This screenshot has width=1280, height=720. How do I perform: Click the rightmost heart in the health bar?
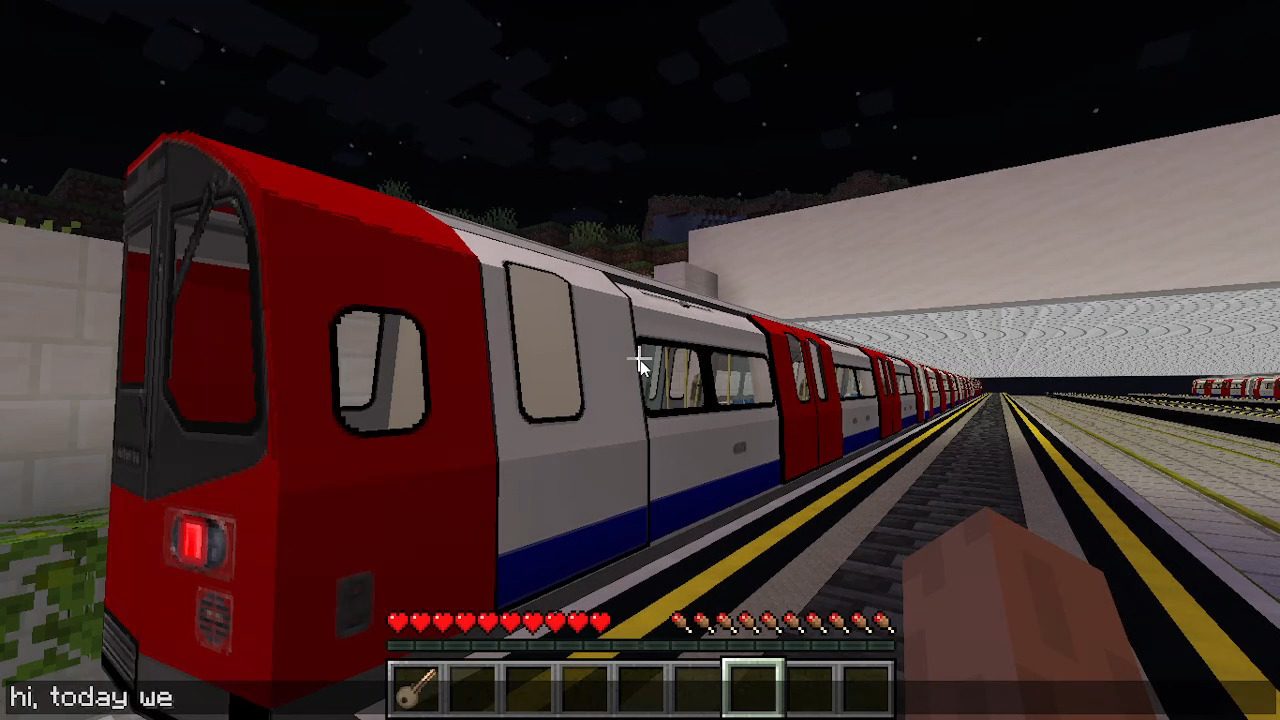coord(600,620)
